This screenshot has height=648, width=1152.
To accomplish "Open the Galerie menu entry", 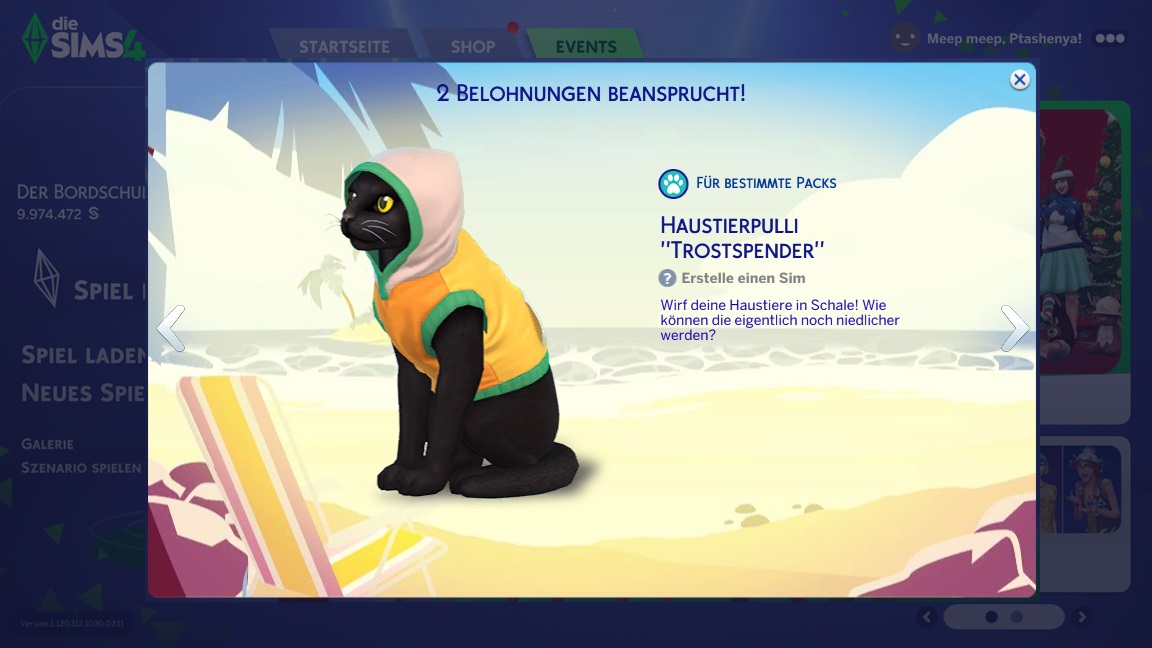I will point(48,444).
